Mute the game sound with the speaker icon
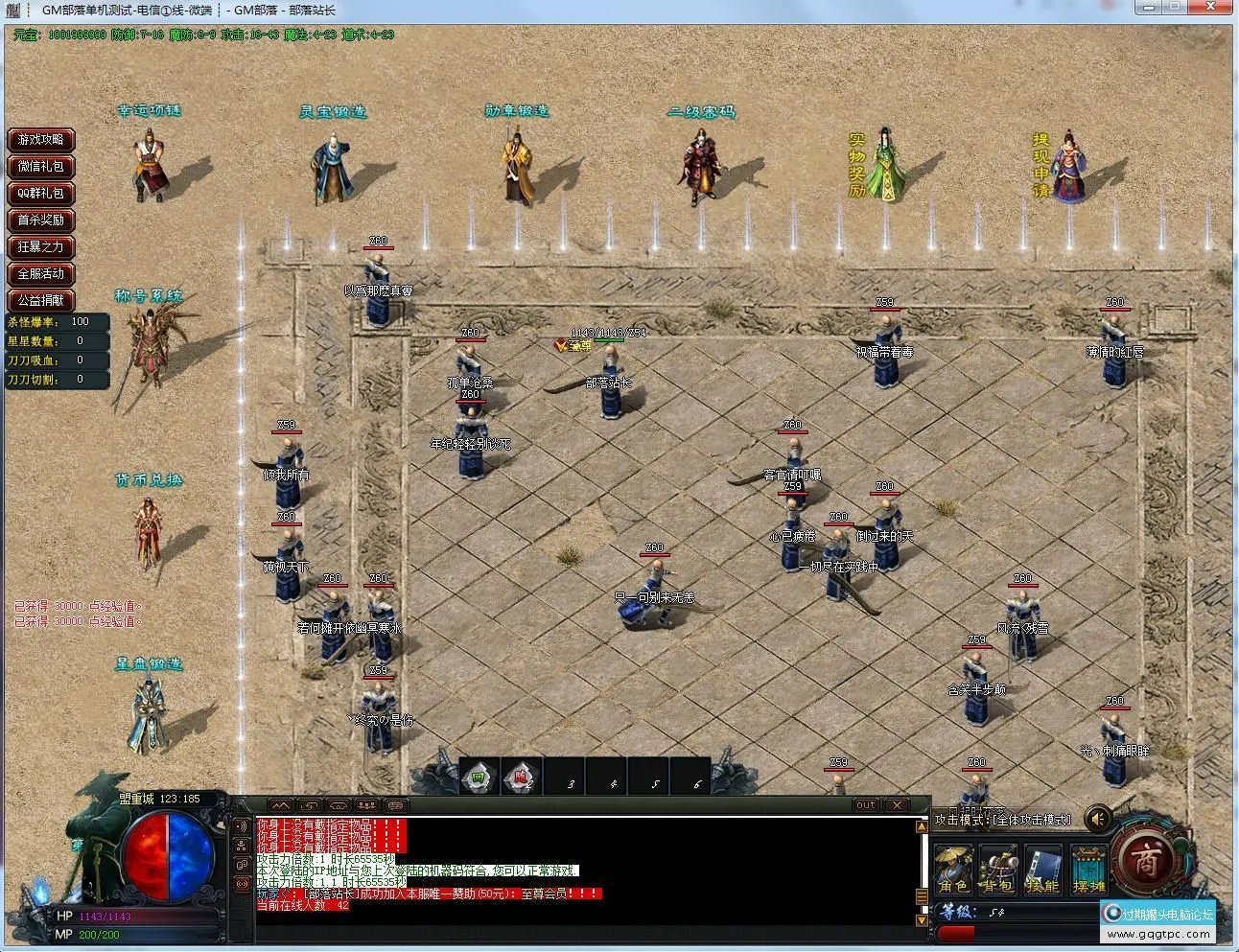Image resolution: width=1239 pixels, height=952 pixels. [1098, 820]
